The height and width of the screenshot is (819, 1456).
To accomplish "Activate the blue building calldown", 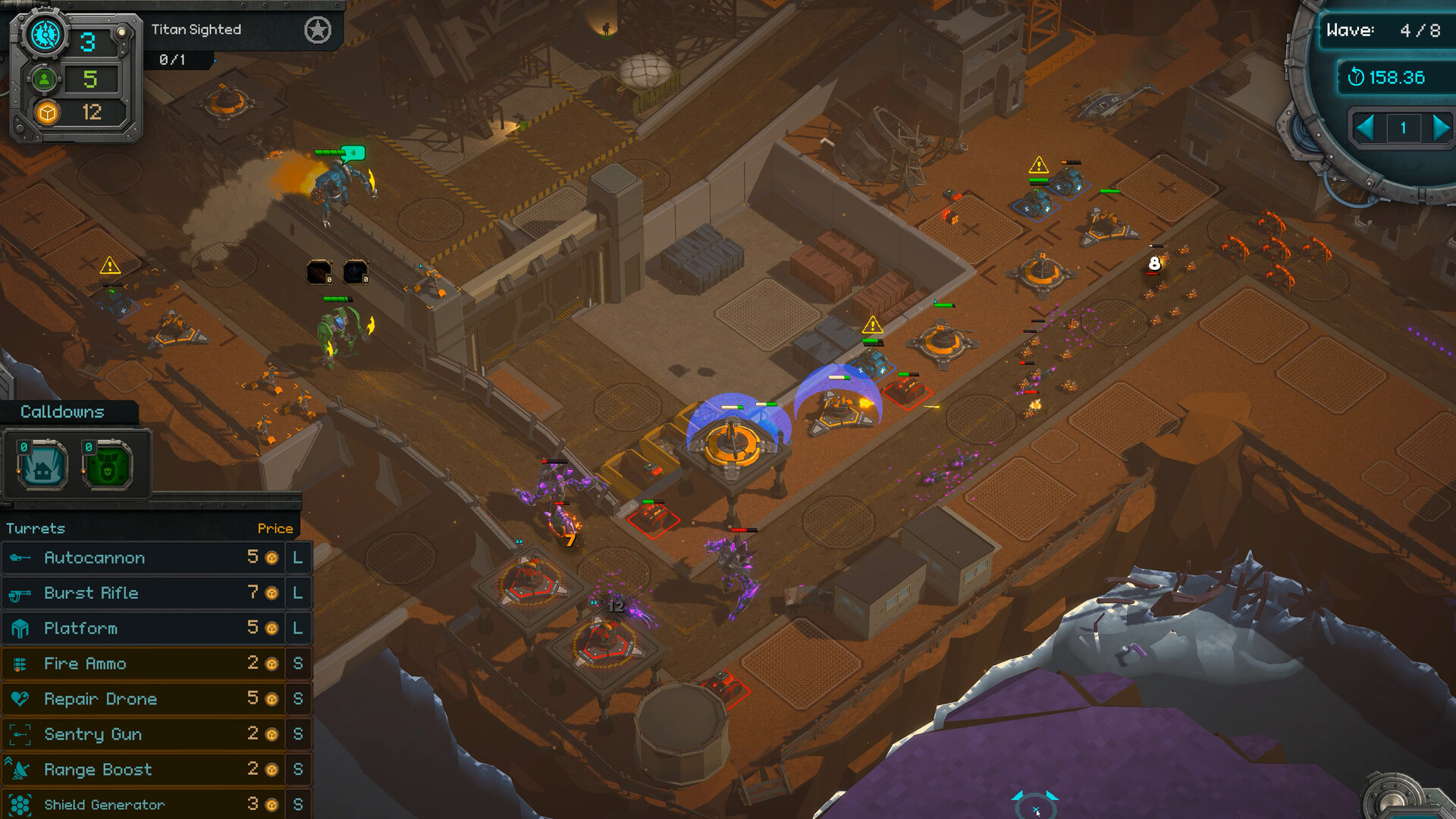I will point(42,464).
